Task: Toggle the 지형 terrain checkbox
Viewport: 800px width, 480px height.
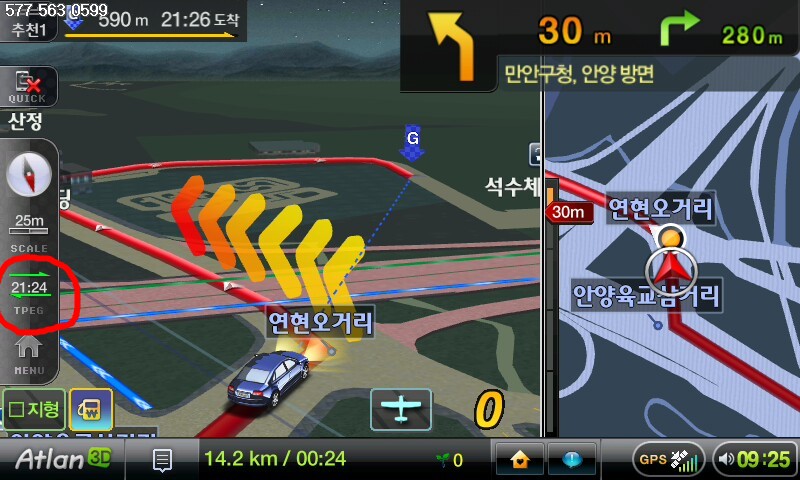Action: click(x=33, y=409)
